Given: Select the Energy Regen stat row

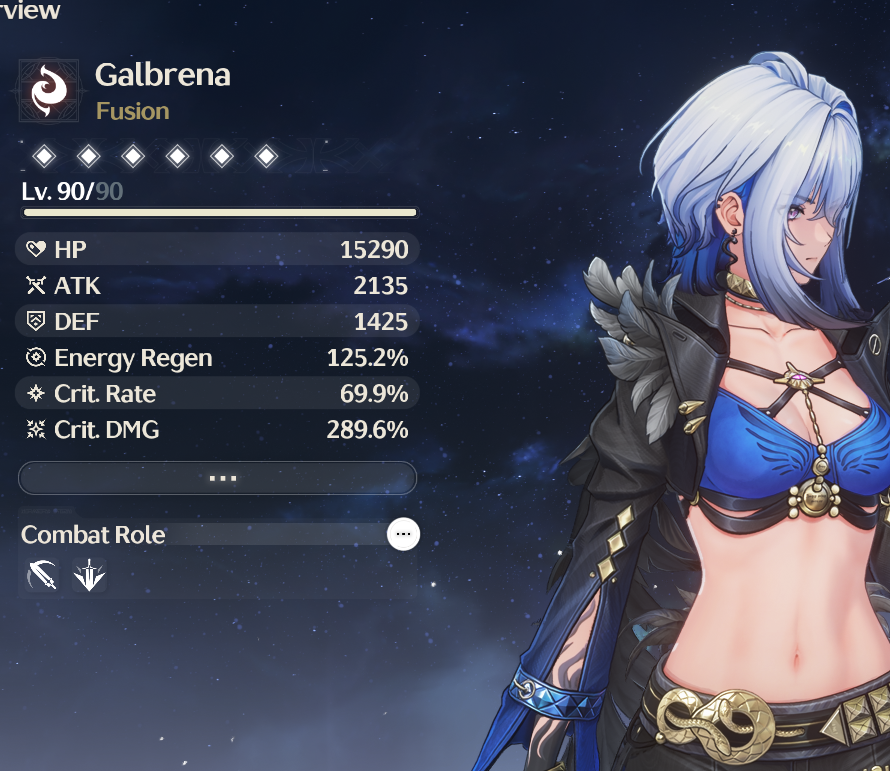Looking at the screenshot, I should 217,358.
